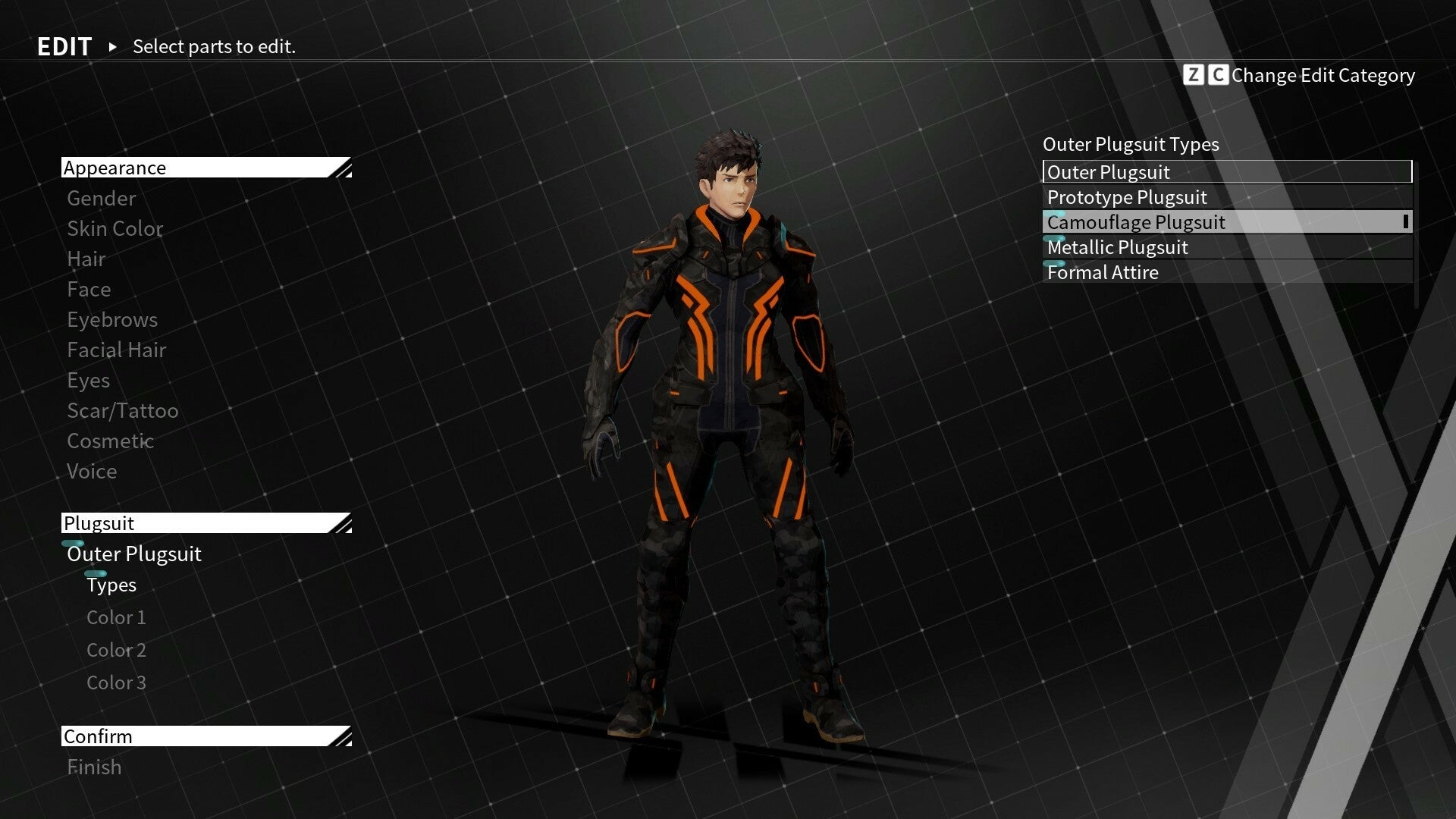
Task: Select Color 2 for the plugsuit
Action: click(115, 650)
